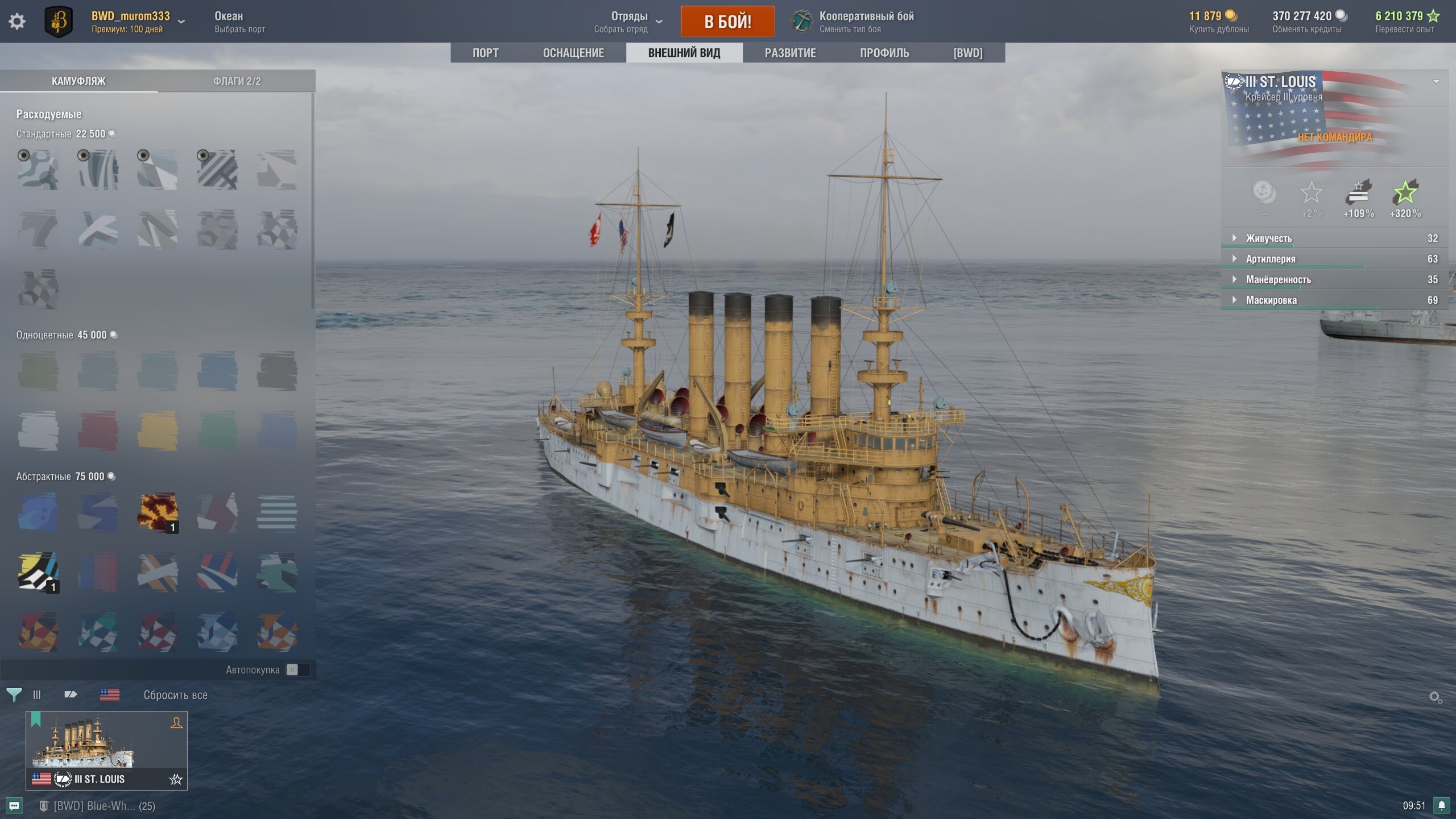The height and width of the screenshot is (819, 1456).
Task: Open the ОСНАЩЕНИЕ tab
Action: coord(573,53)
